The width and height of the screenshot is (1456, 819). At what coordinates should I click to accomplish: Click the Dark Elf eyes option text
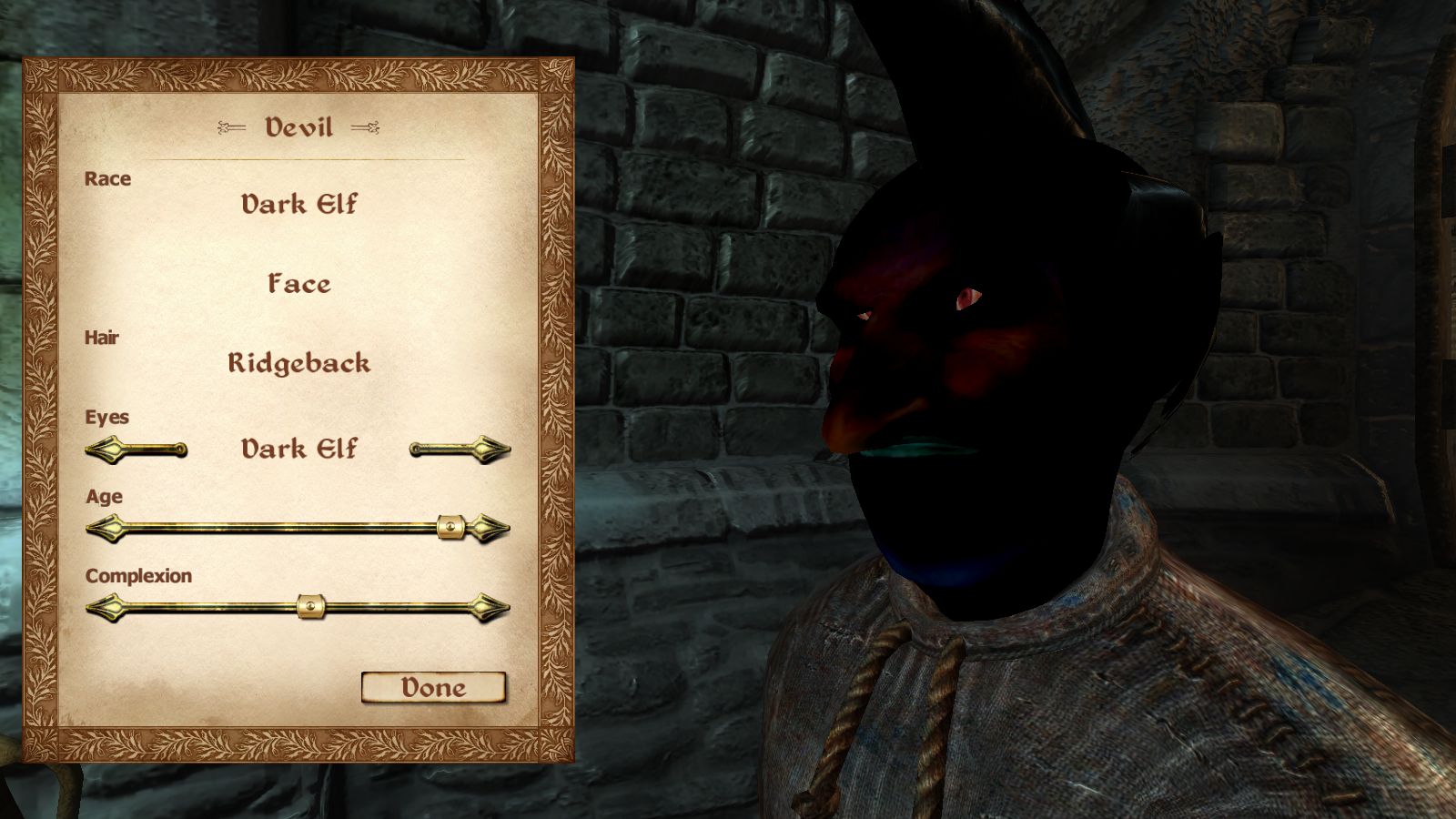[298, 448]
